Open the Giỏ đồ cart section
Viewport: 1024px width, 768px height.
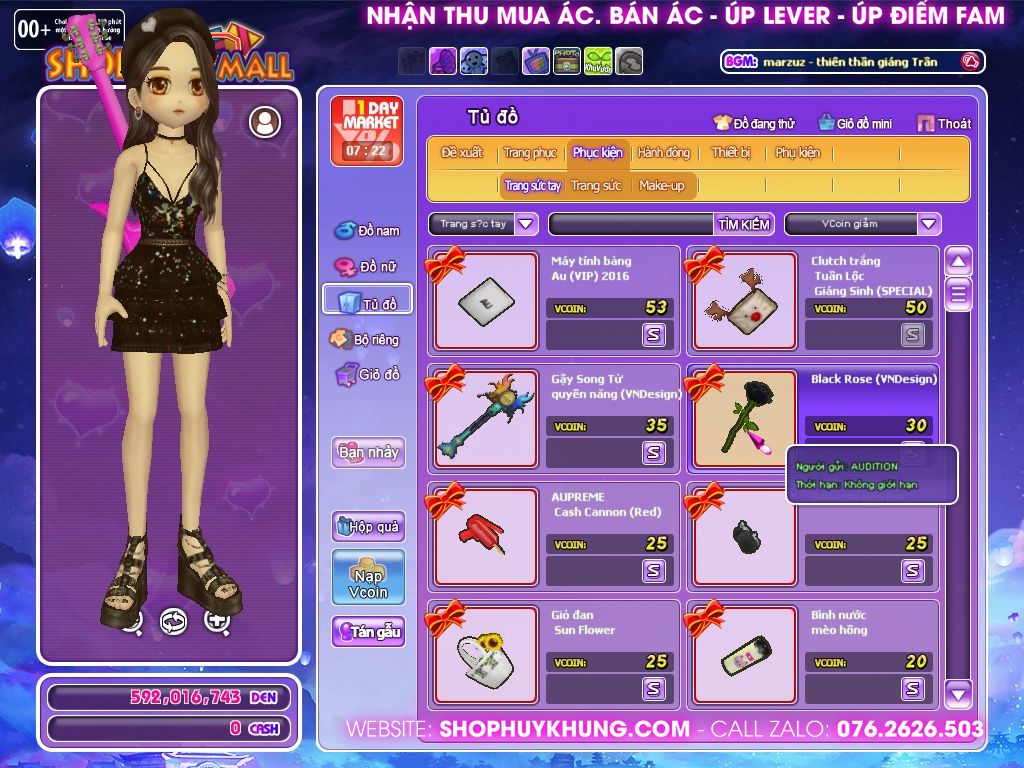(368, 375)
